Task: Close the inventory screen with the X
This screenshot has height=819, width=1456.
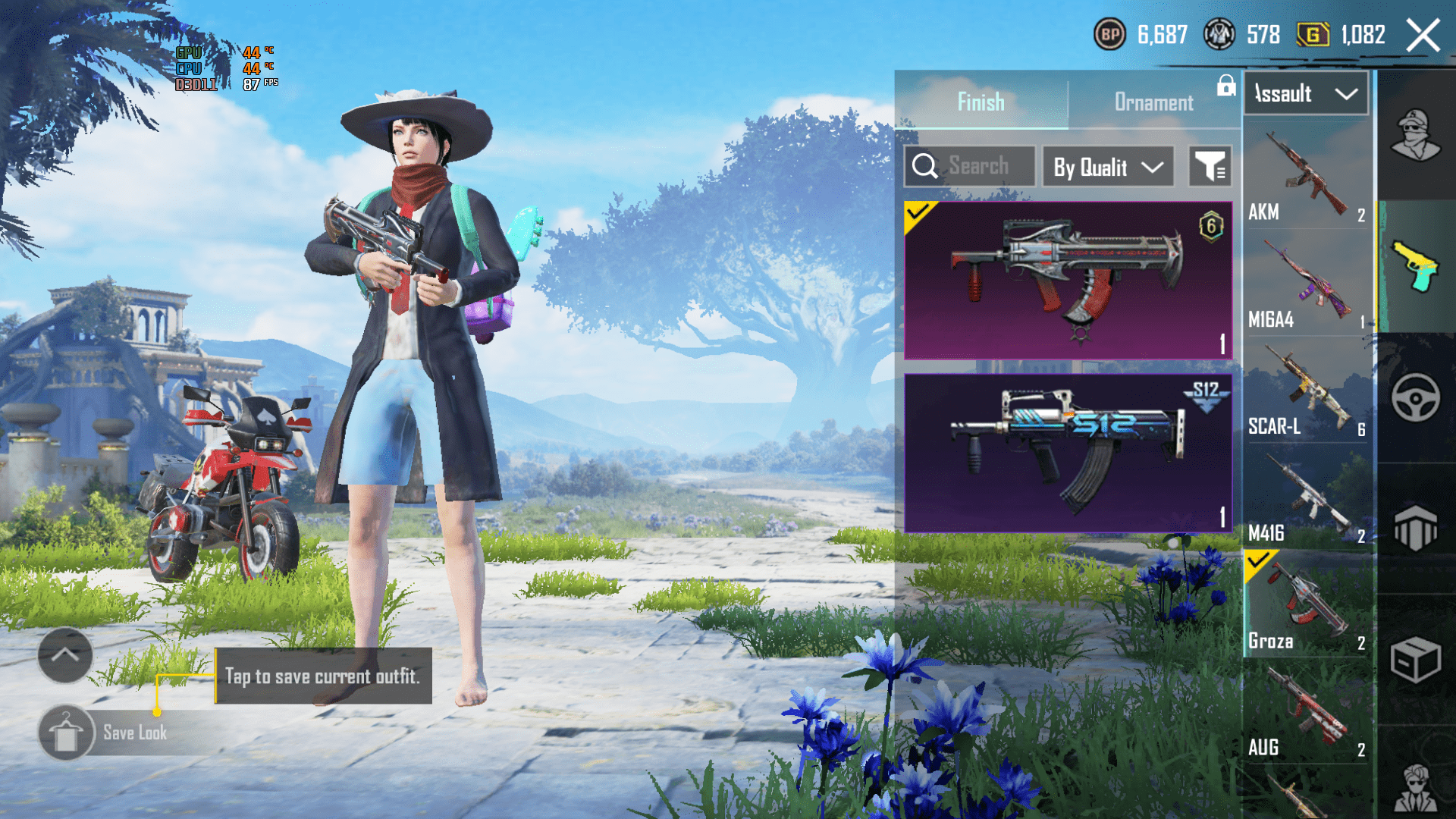Action: [x=1423, y=36]
